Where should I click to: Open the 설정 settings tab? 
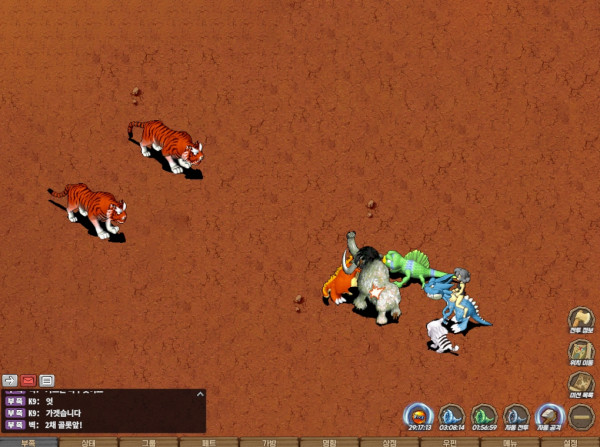(570, 441)
